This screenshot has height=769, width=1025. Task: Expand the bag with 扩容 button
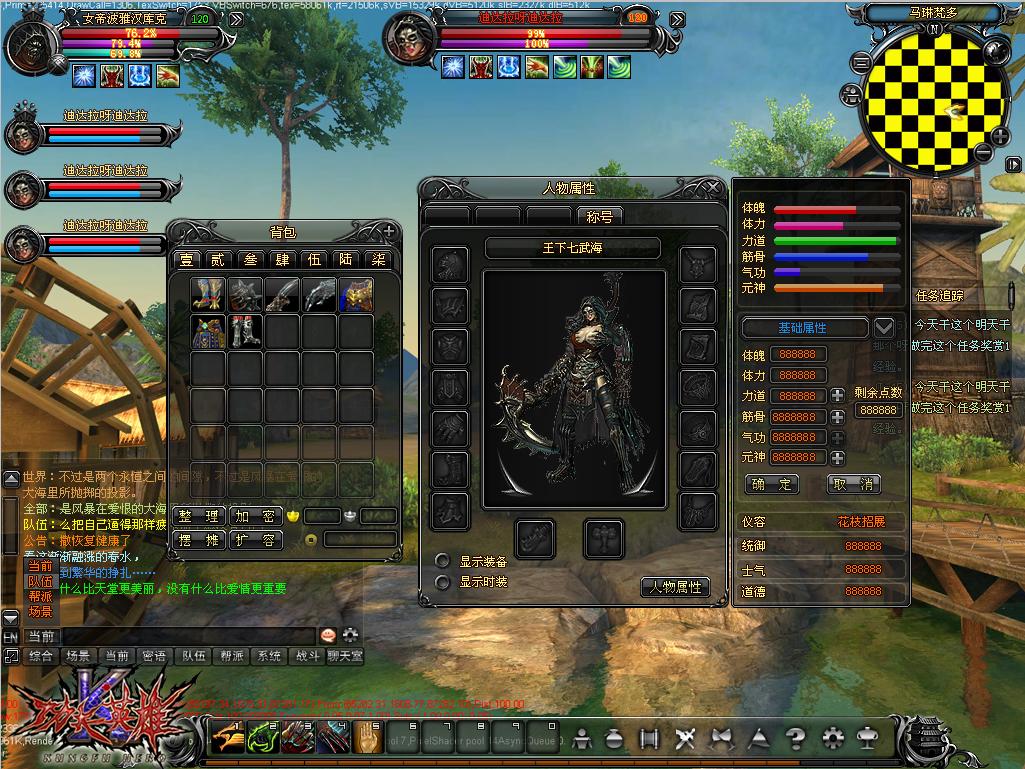click(255, 540)
